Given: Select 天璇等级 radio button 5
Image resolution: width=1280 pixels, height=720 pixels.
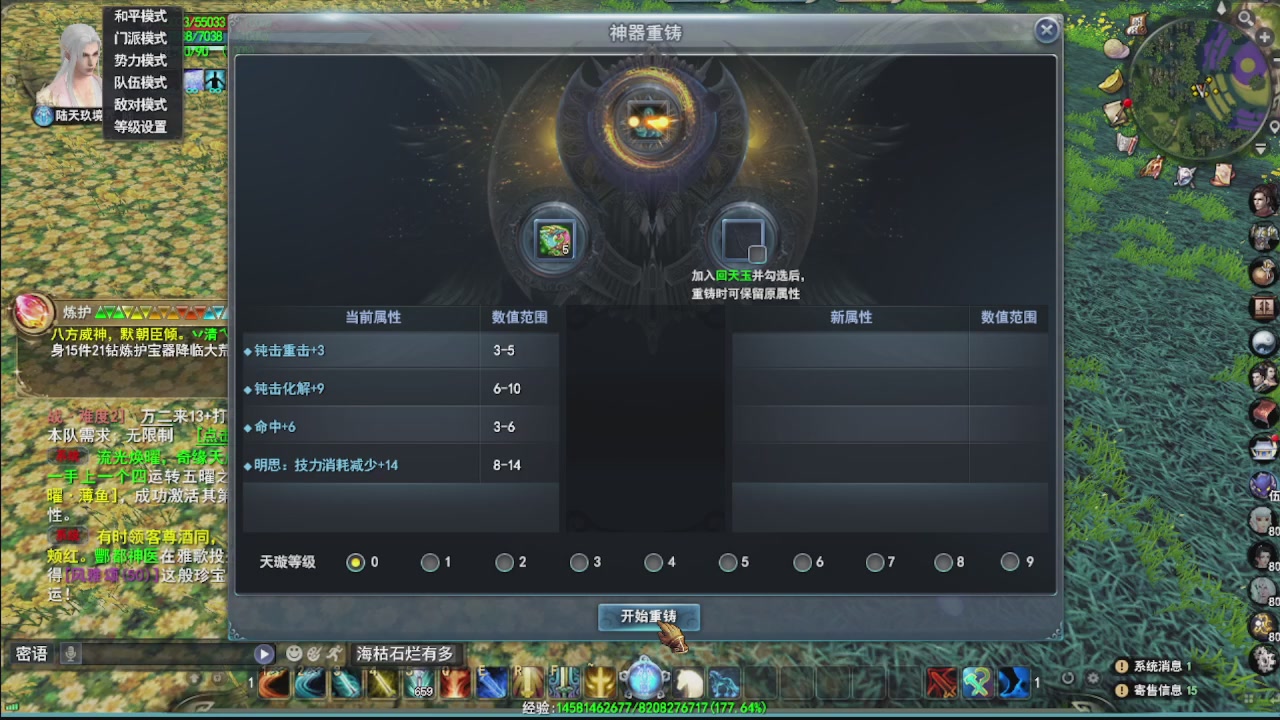Looking at the screenshot, I should [729, 562].
